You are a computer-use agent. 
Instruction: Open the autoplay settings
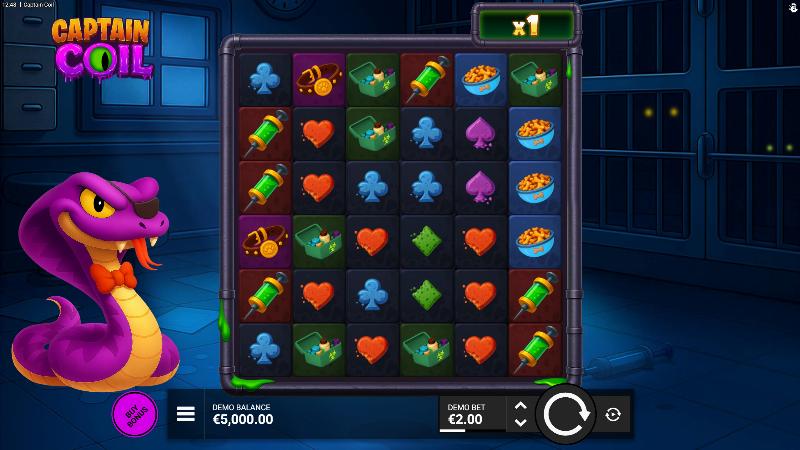[x=612, y=414]
